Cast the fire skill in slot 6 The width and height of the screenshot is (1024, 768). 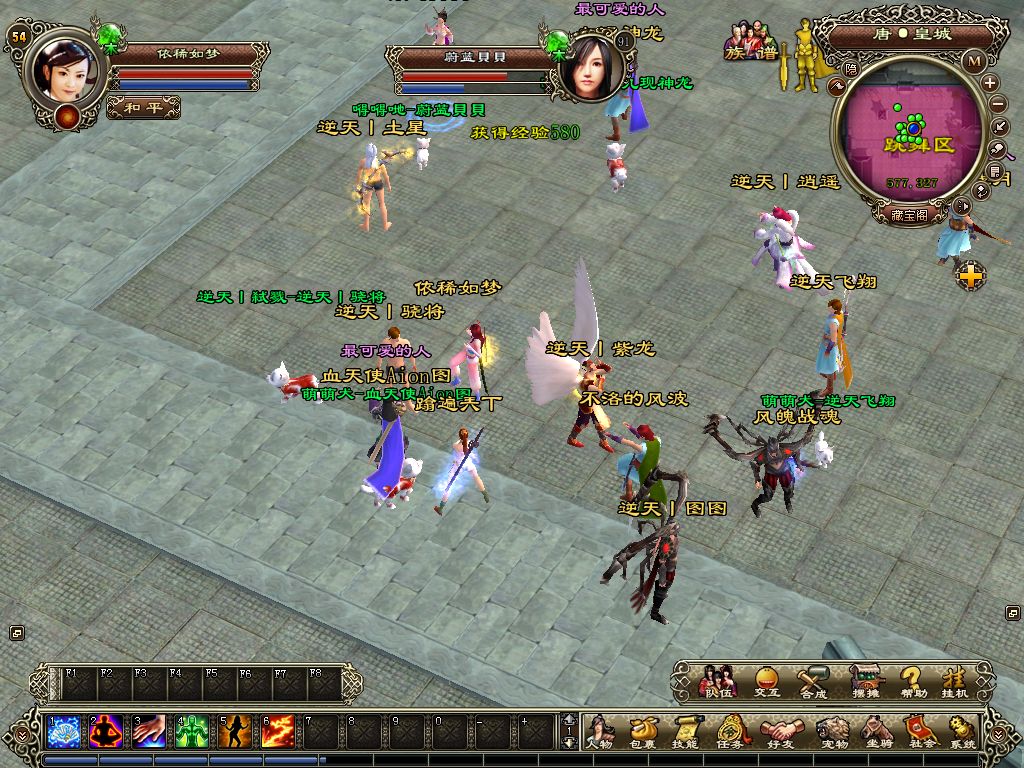[x=277, y=731]
